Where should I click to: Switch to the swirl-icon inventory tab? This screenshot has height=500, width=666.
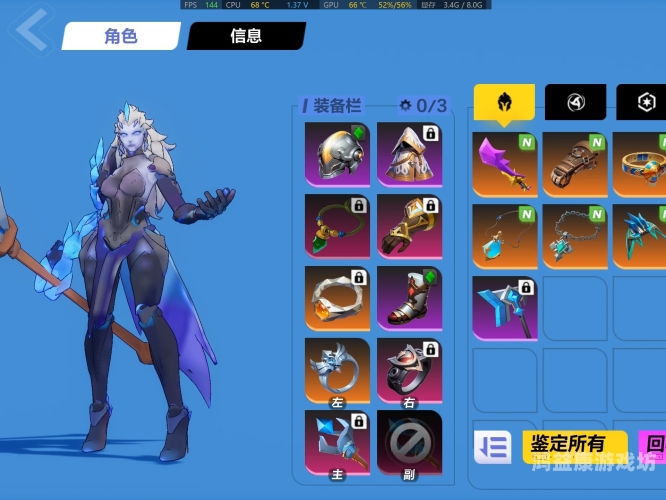click(x=575, y=101)
